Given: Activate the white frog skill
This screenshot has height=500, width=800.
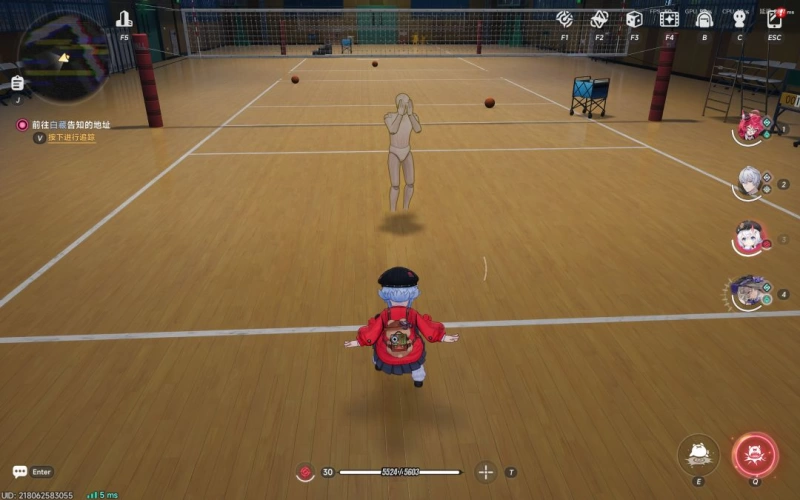Looking at the screenshot, I should 699,454.
